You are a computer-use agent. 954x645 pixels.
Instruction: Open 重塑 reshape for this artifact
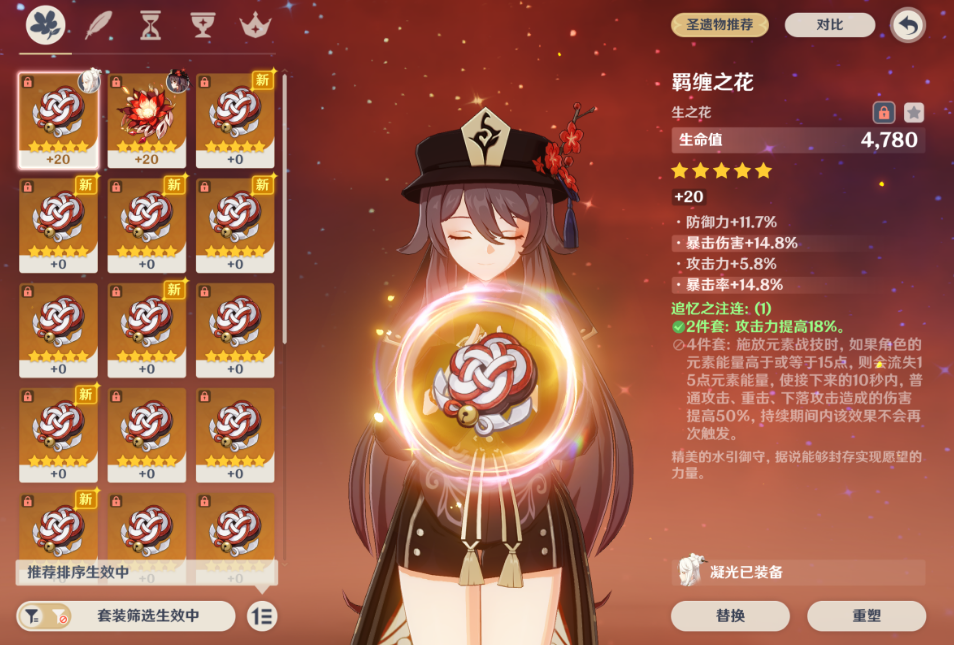pos(867,616)
